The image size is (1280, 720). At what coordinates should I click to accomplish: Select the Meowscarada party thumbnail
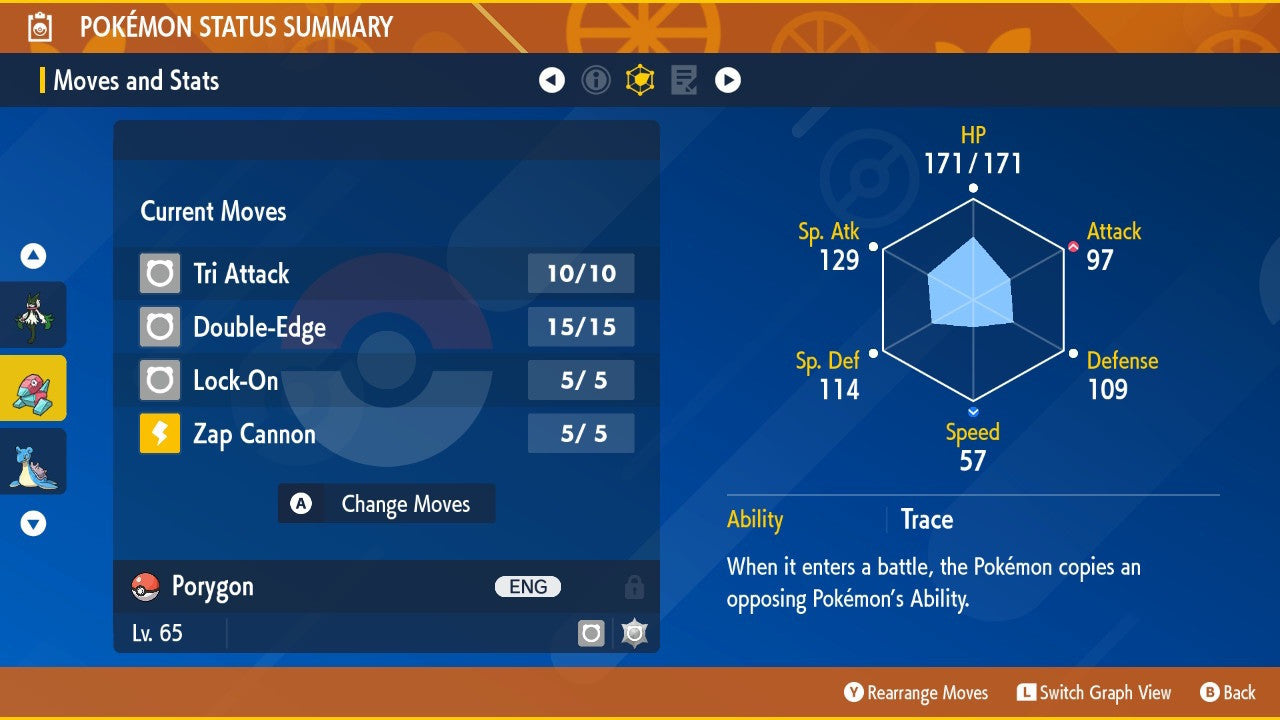[x=33, y=315]
